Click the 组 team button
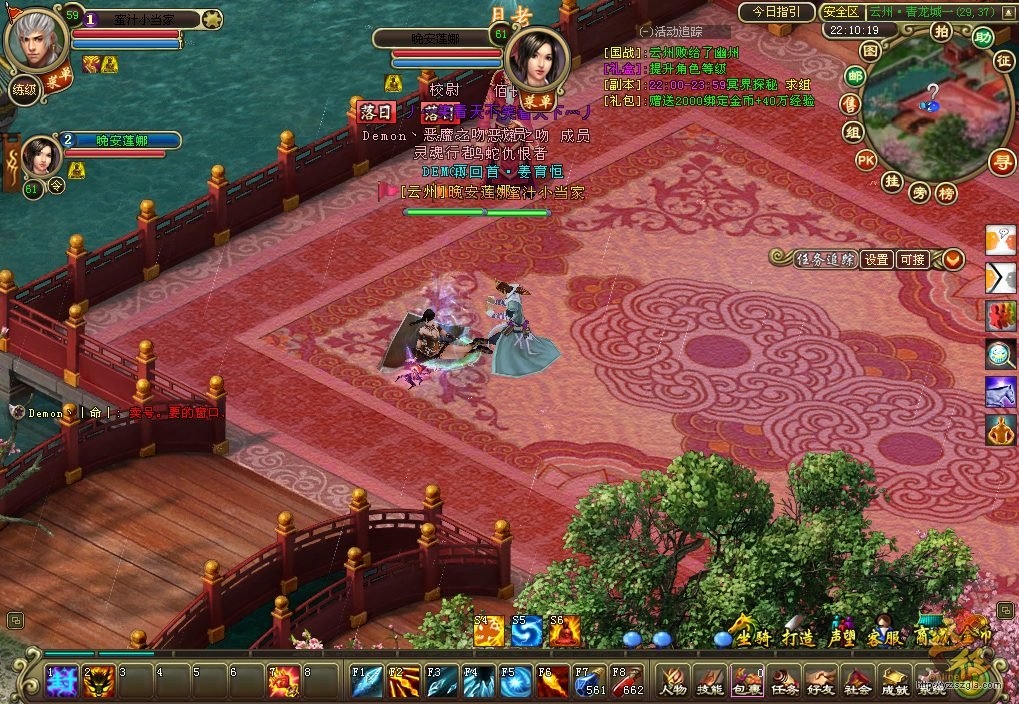This screenshot has height=704, width=1019. coord(853,132)
